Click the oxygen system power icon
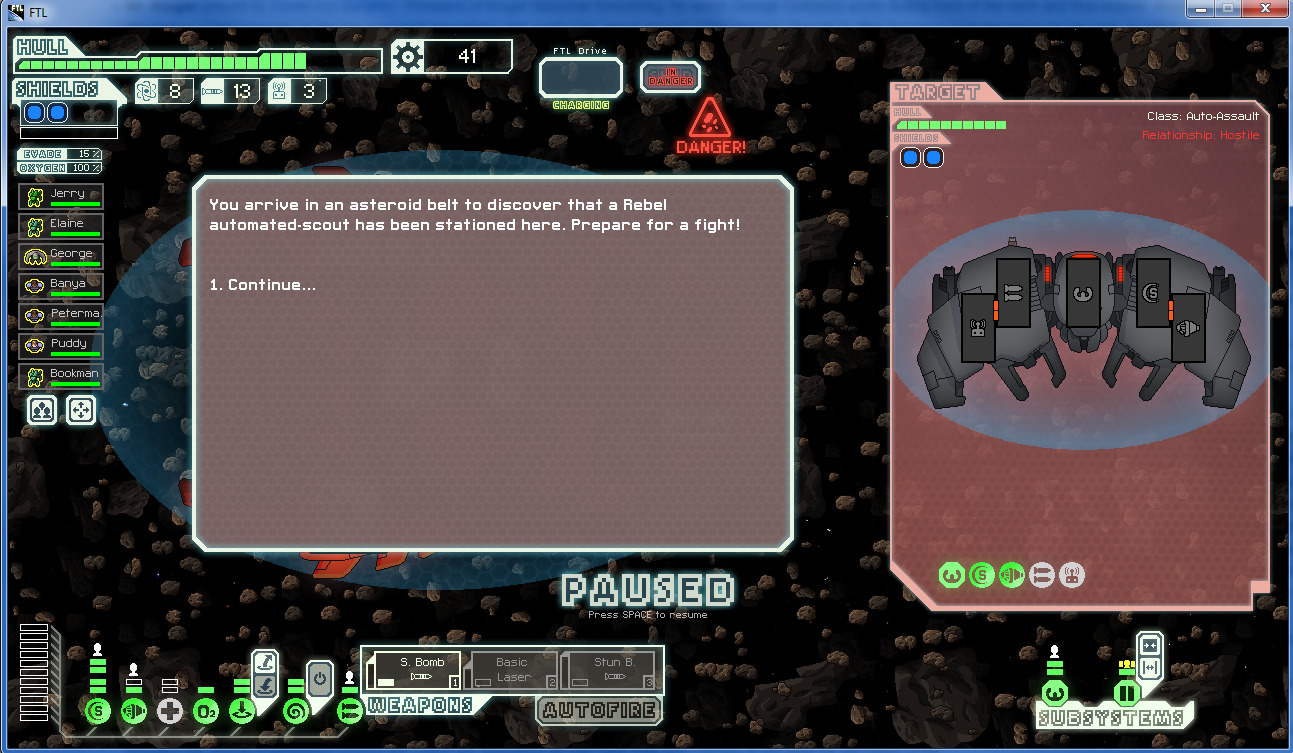The width and height of the screenshot is (1293, 753). [x=206, y=712]
